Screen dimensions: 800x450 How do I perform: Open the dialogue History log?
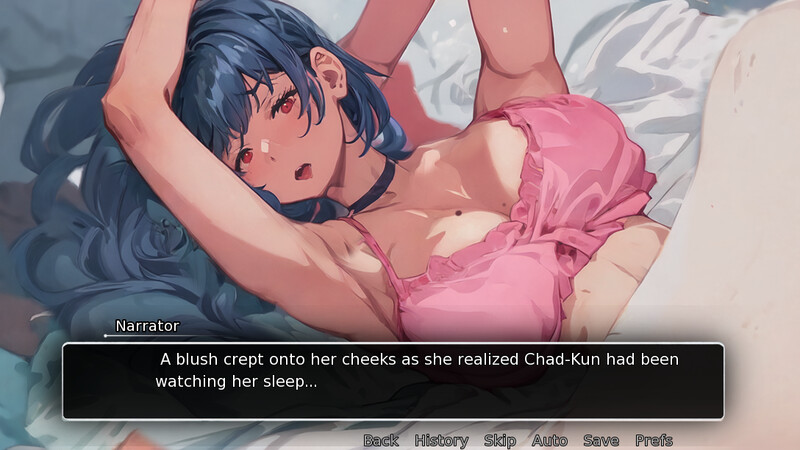coord(441,440)
